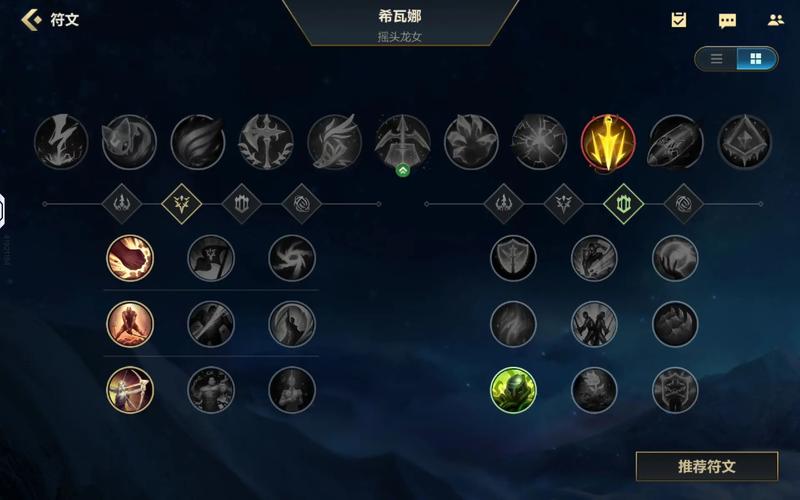
Task: Select the green armored figure rune
Action: 513,390
